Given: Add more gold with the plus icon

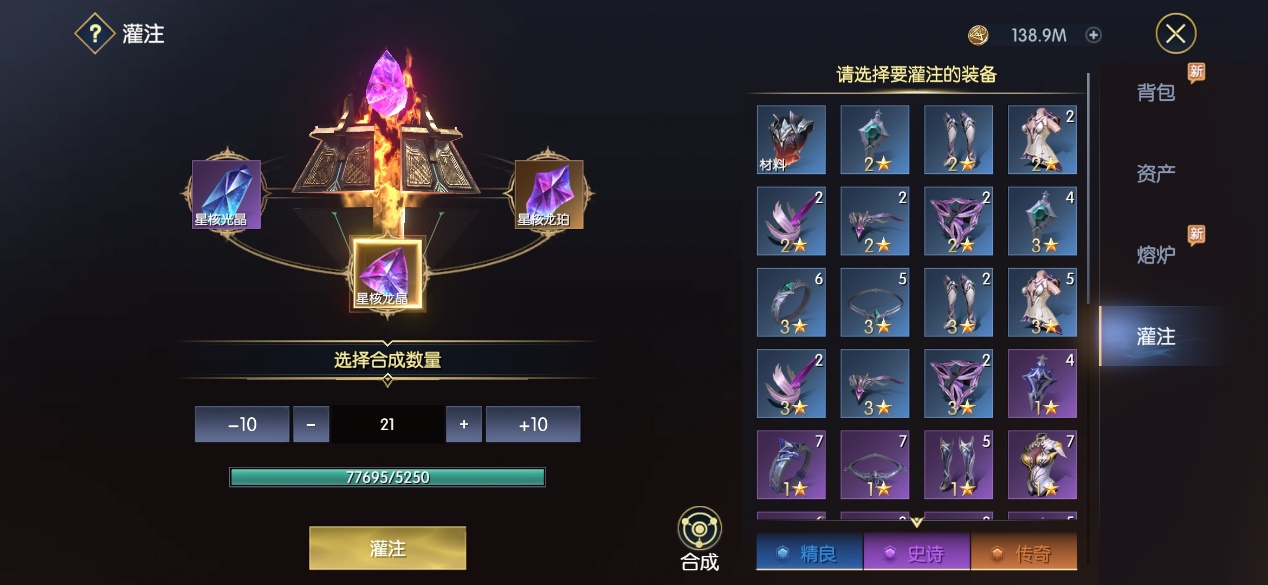Looking at the screenshot, I should (1094, 35).
